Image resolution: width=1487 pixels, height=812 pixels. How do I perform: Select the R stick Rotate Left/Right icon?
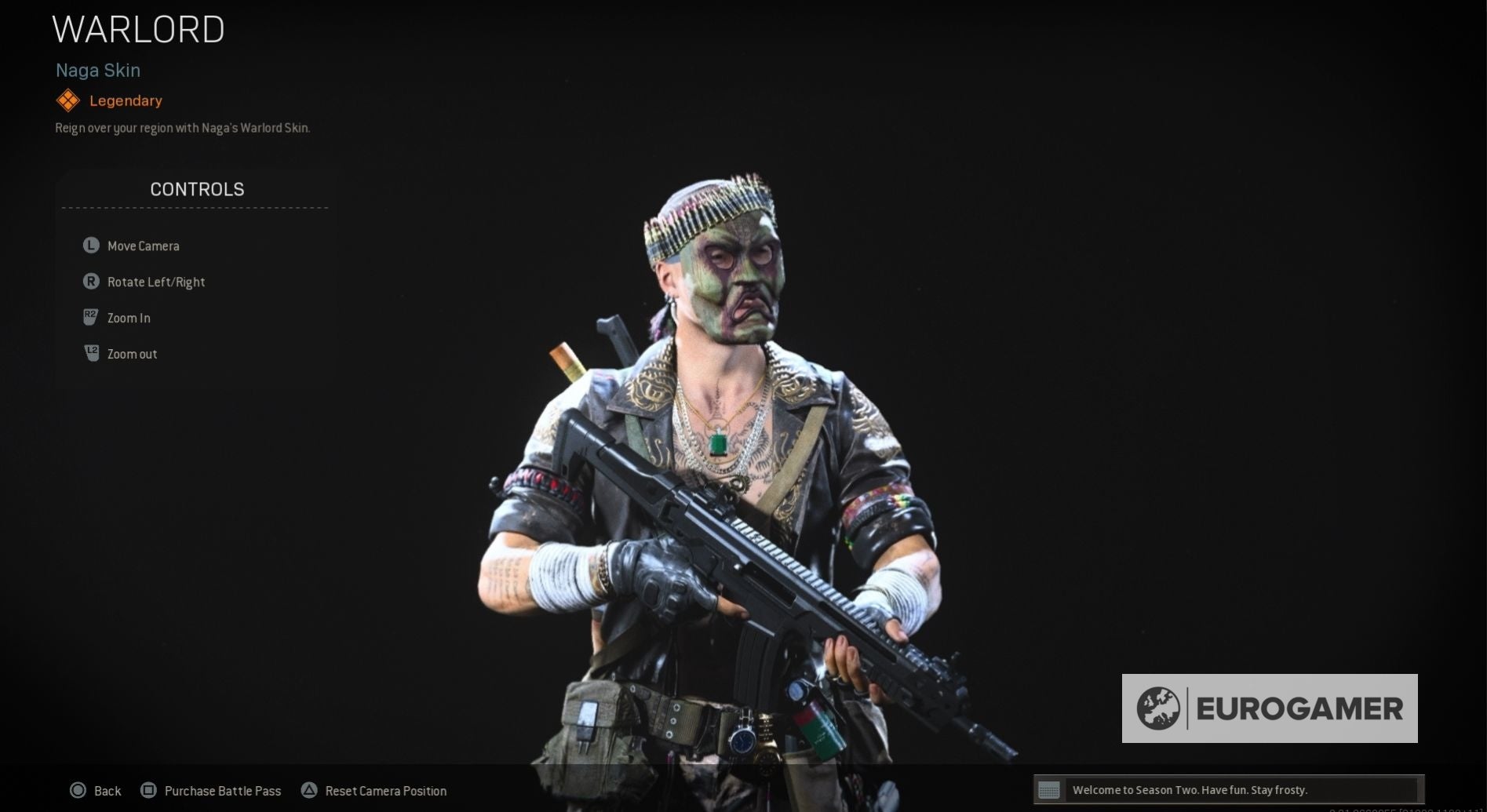click(90, 281)
